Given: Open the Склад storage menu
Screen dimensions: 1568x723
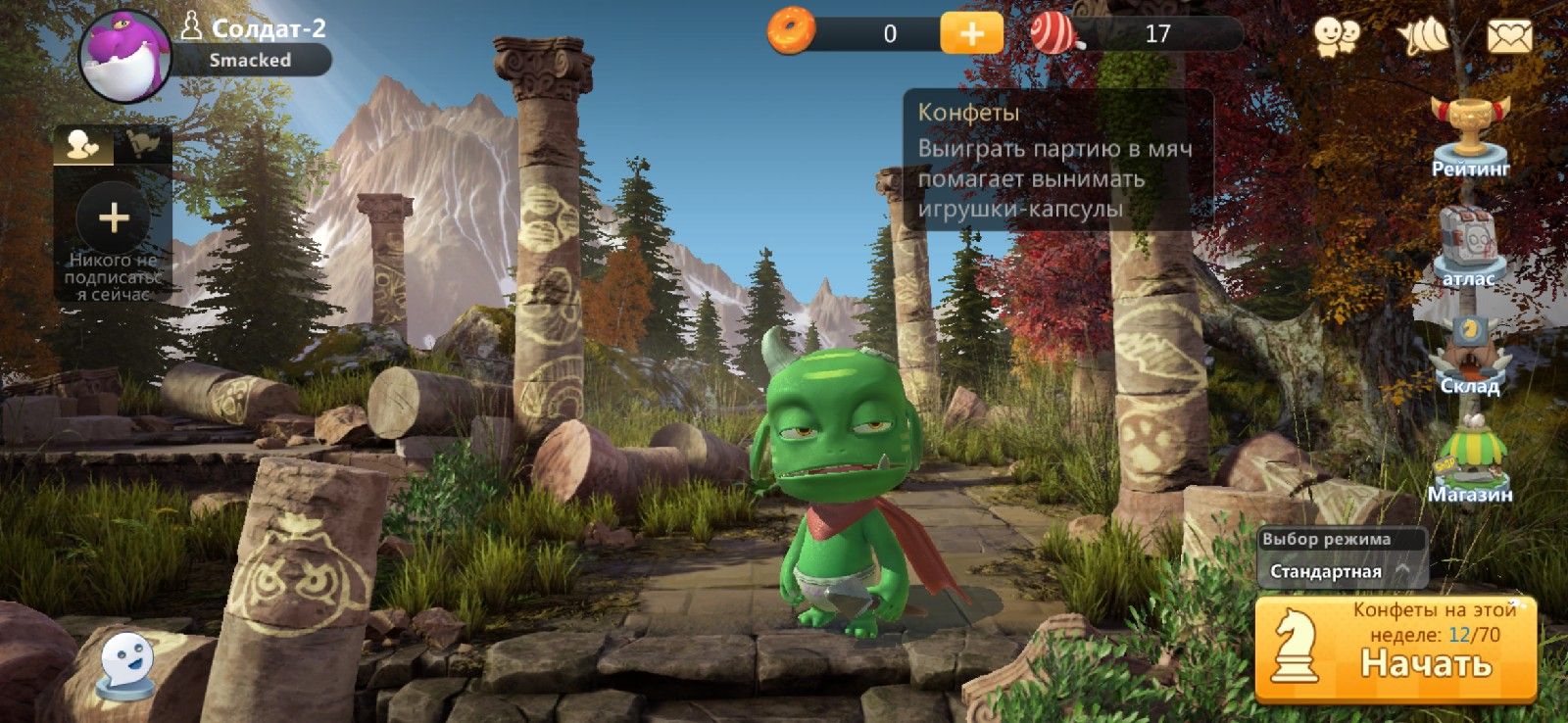Looking at the screenshot, I should [1469, 355].
